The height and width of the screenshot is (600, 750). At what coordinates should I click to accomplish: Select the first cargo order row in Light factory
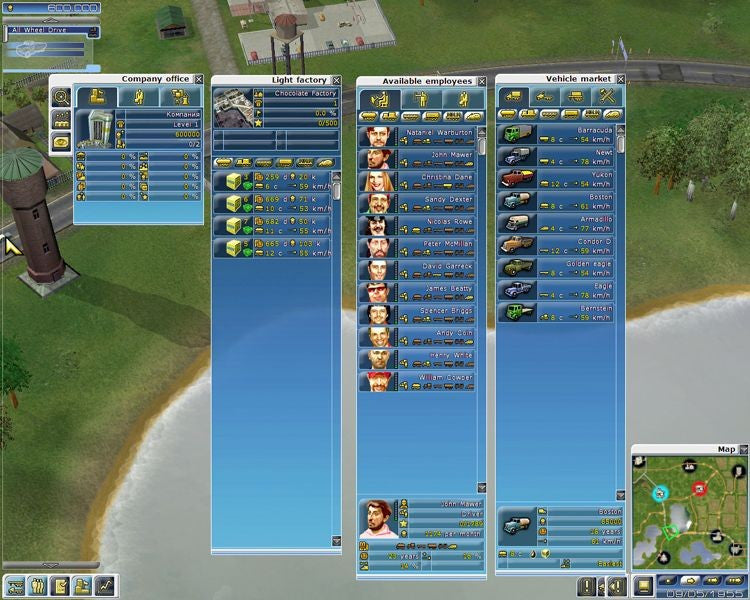click(x=272, y=182)
